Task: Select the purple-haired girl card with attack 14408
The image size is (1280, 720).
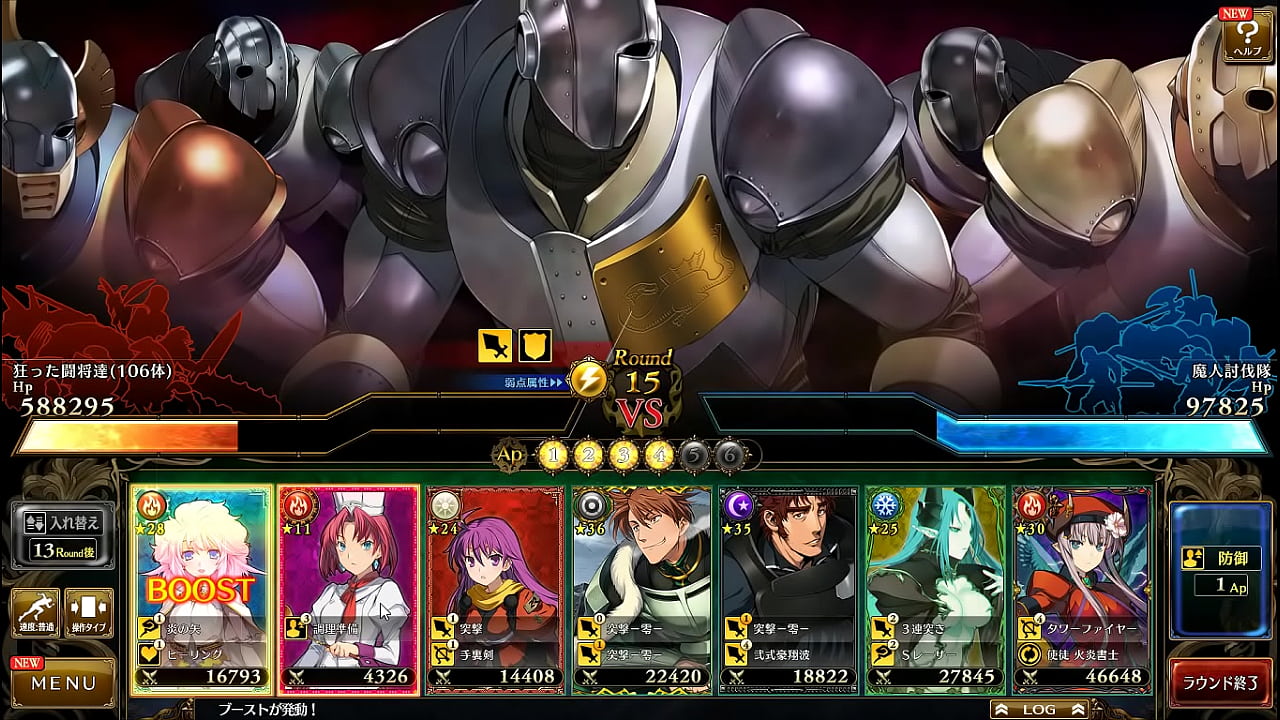Action: click(494, 560)
